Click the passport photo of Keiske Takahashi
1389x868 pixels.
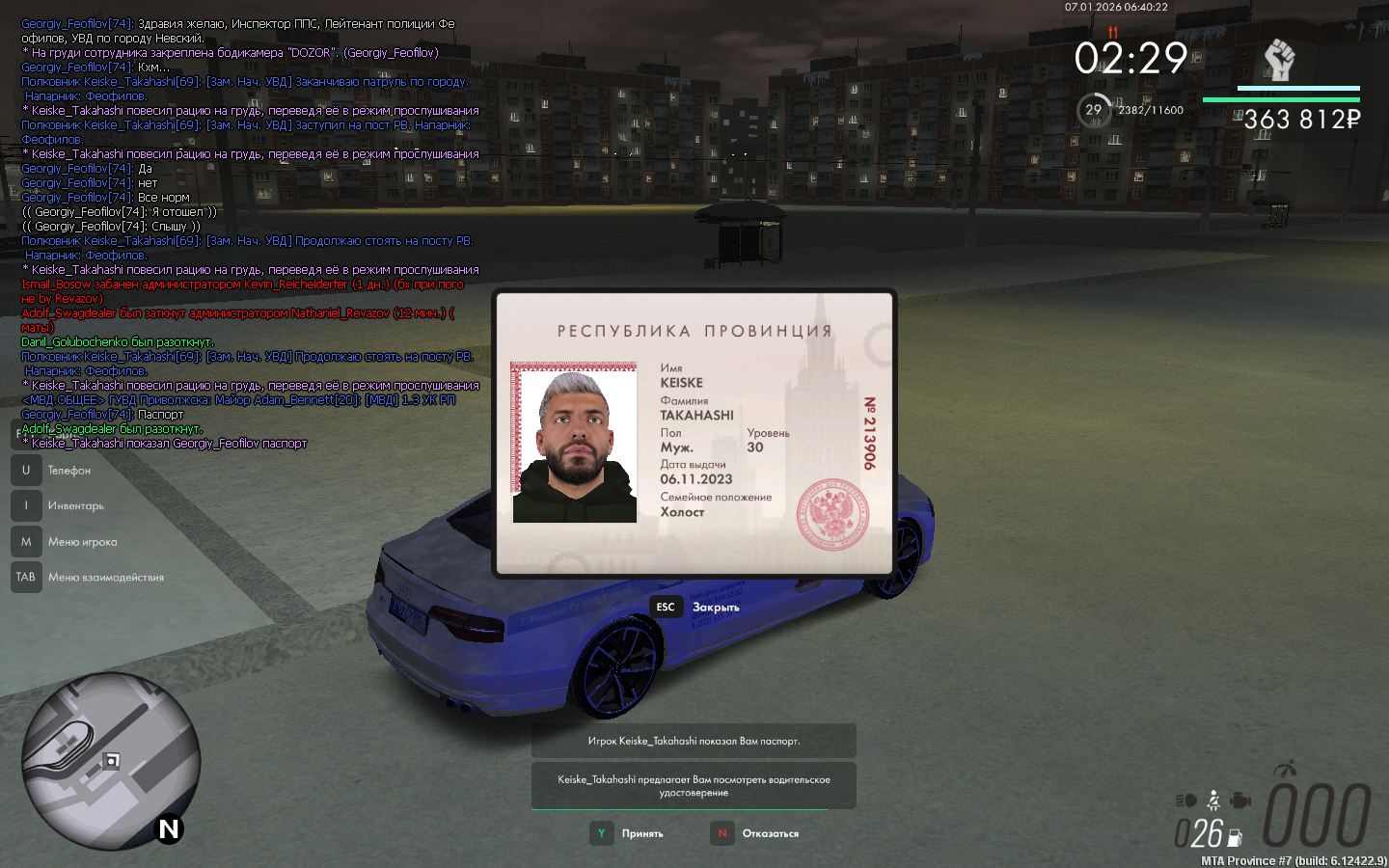point(574,444)
